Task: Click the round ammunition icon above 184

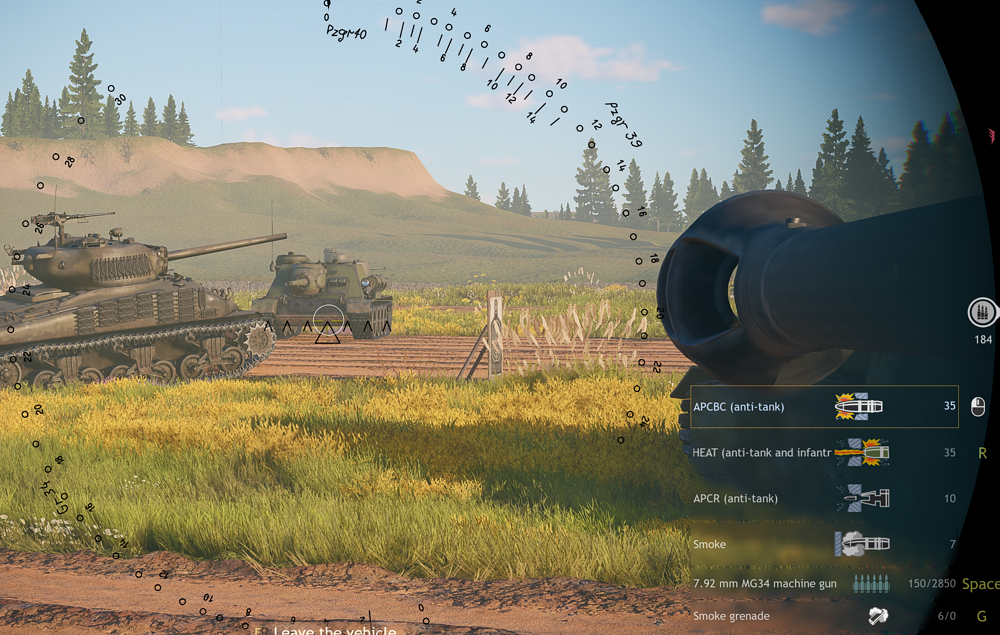Action: pos(983,313)
